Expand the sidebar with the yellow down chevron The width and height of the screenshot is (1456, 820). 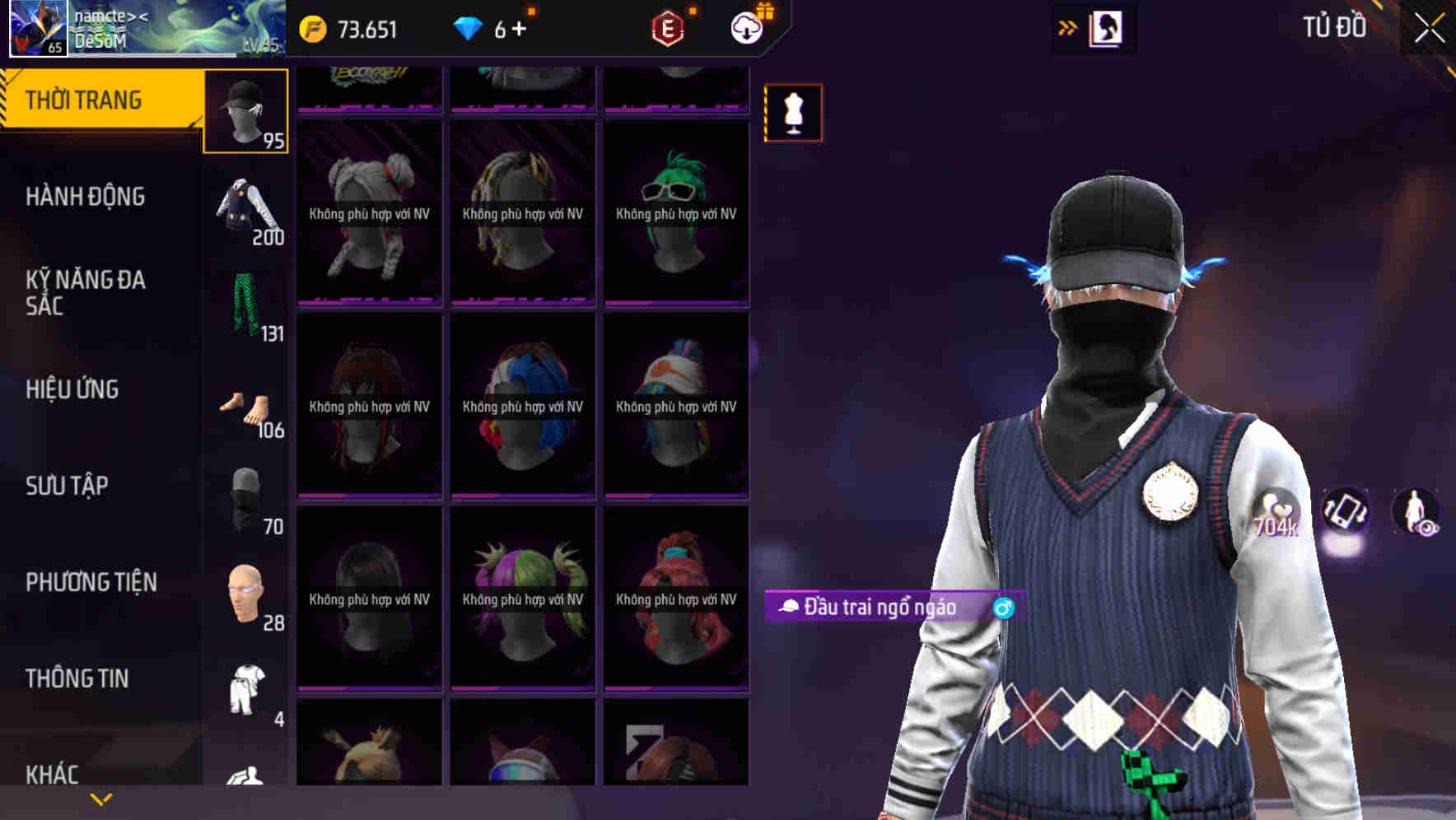[101, 798]
